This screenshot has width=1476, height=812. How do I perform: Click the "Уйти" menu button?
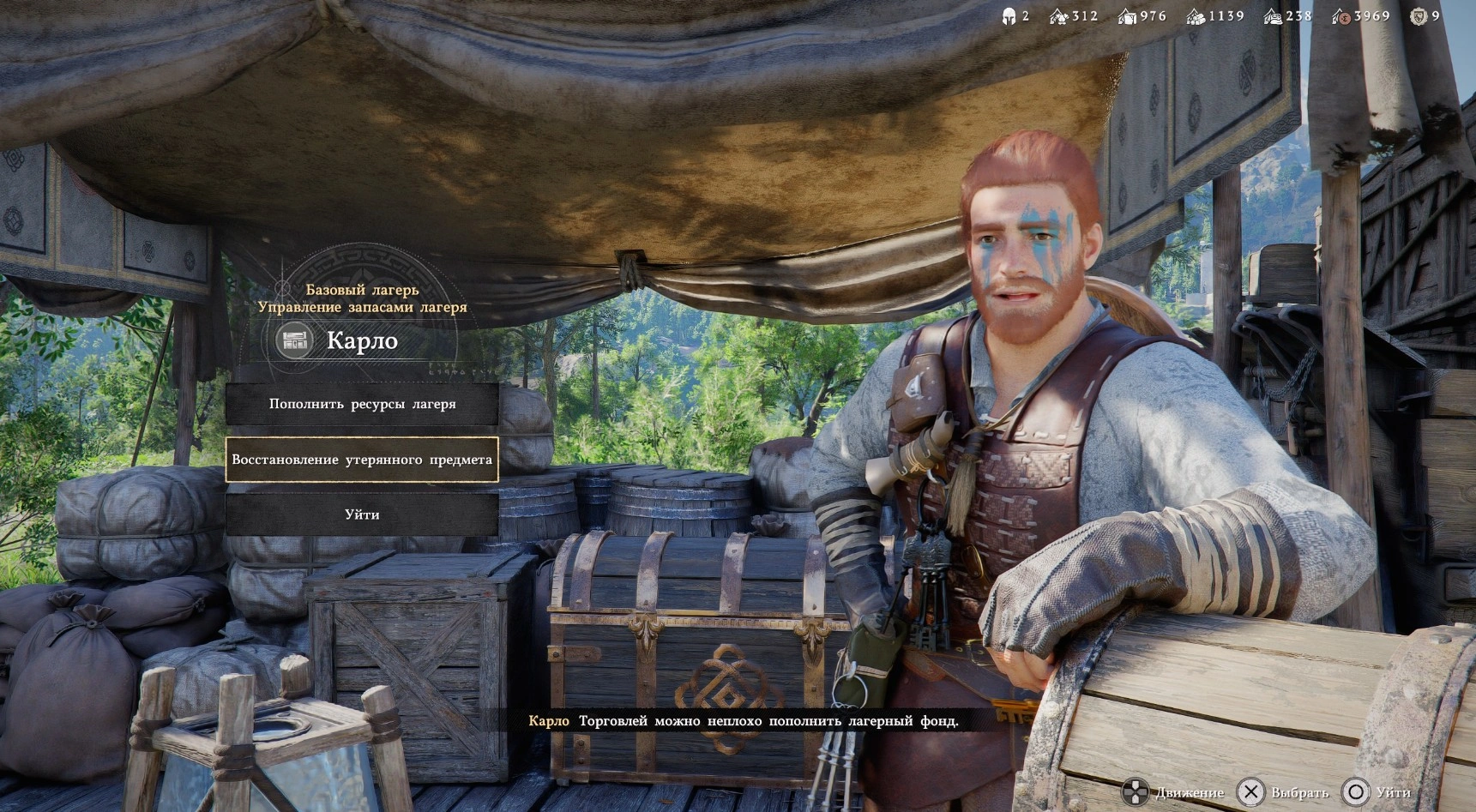tap(362, 514)
